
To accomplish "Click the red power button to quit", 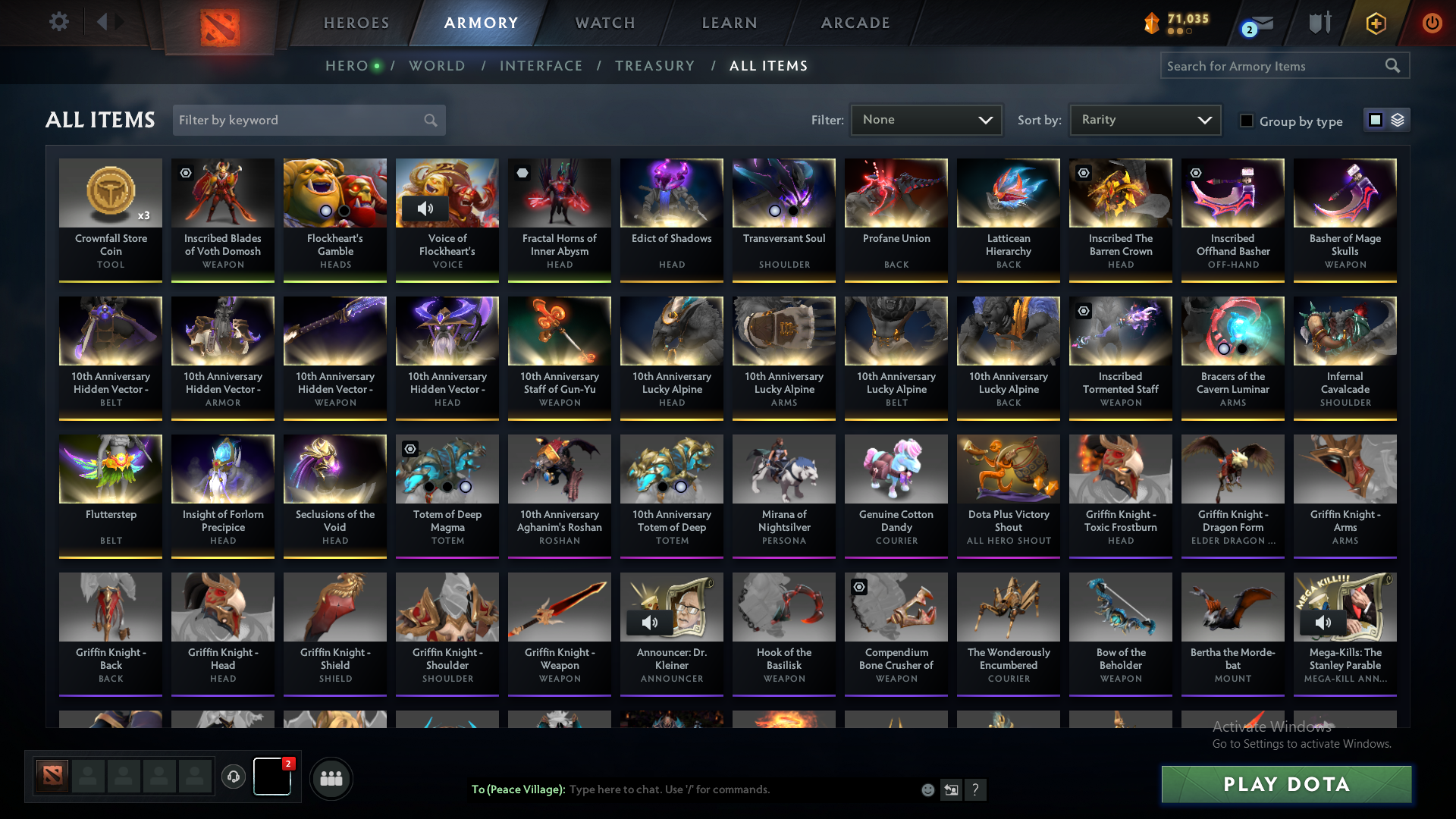I will click(1432, 23).
